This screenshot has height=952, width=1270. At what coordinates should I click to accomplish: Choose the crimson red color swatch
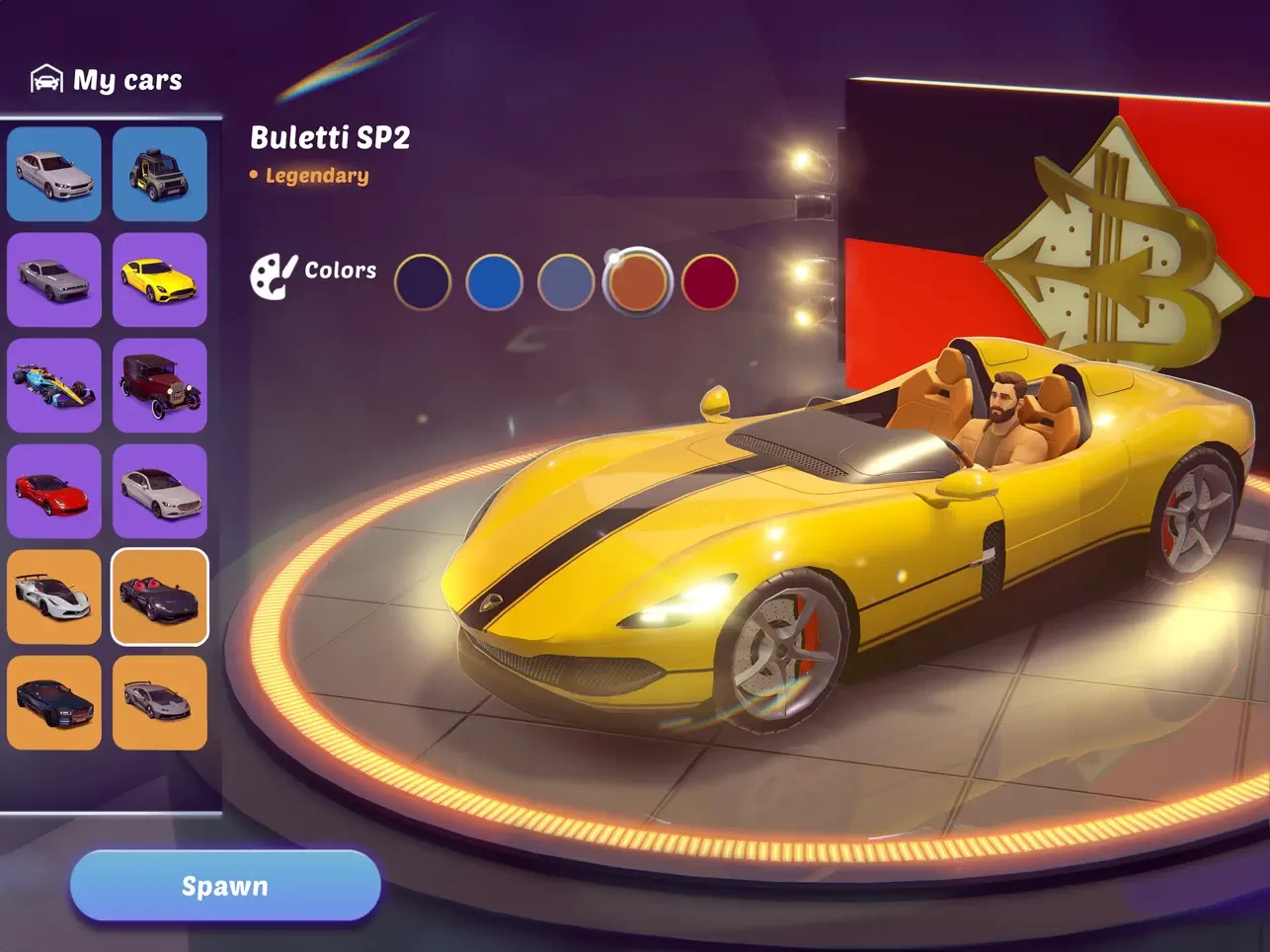pos(709,282)
